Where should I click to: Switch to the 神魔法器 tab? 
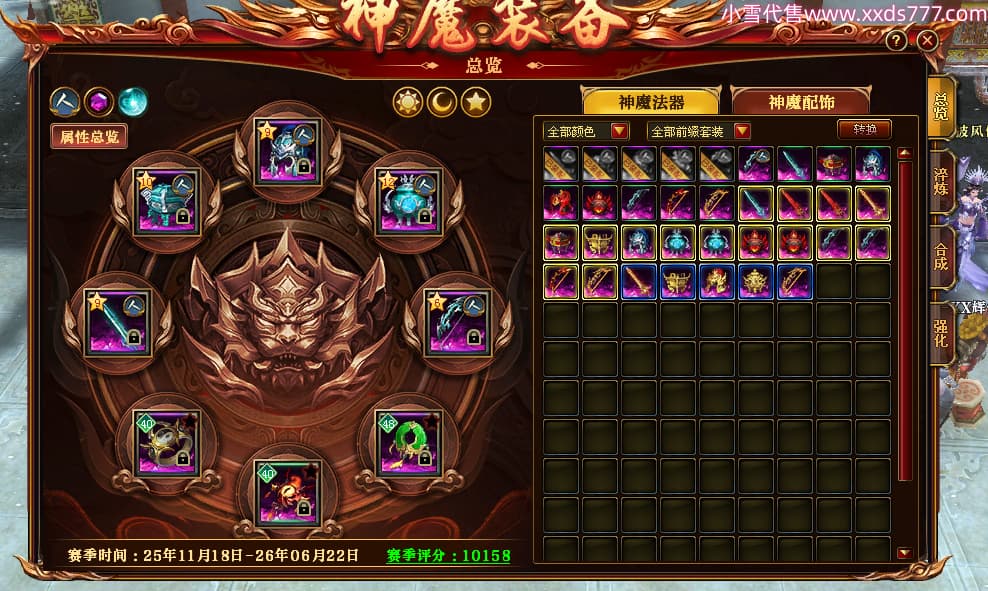coord(651,102)
